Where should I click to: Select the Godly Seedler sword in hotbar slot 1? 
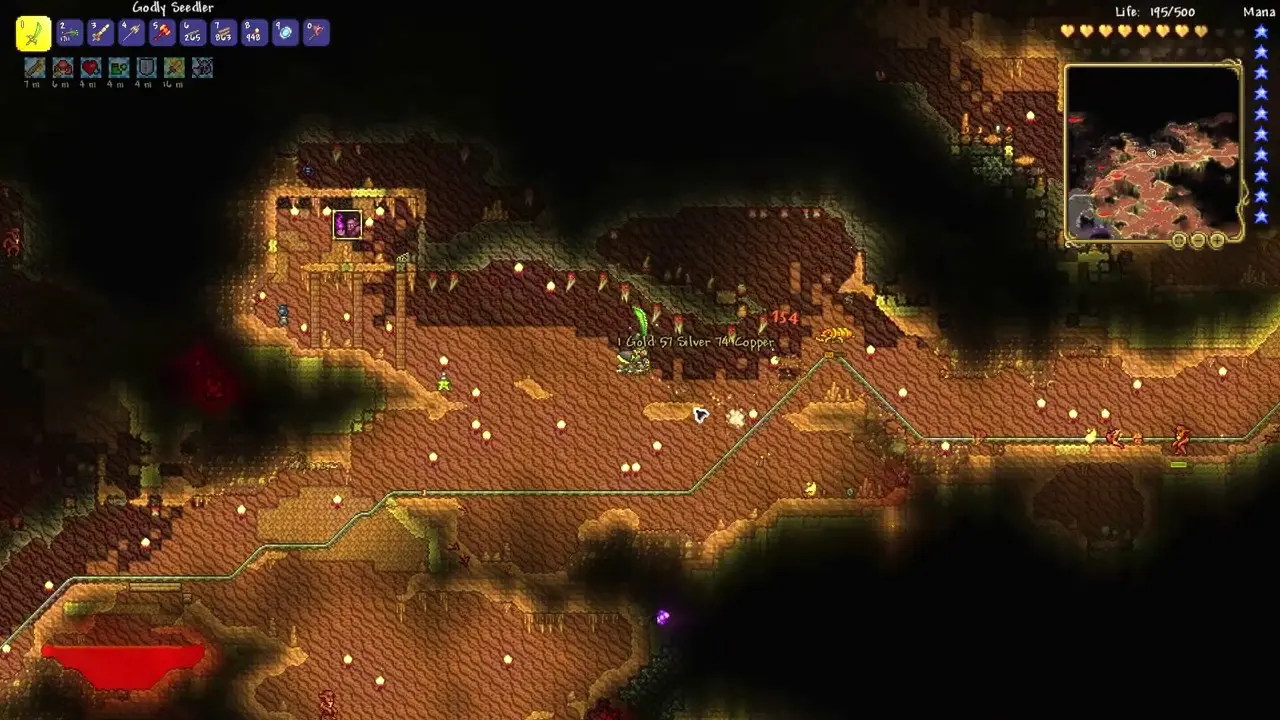tap(35, 32)
